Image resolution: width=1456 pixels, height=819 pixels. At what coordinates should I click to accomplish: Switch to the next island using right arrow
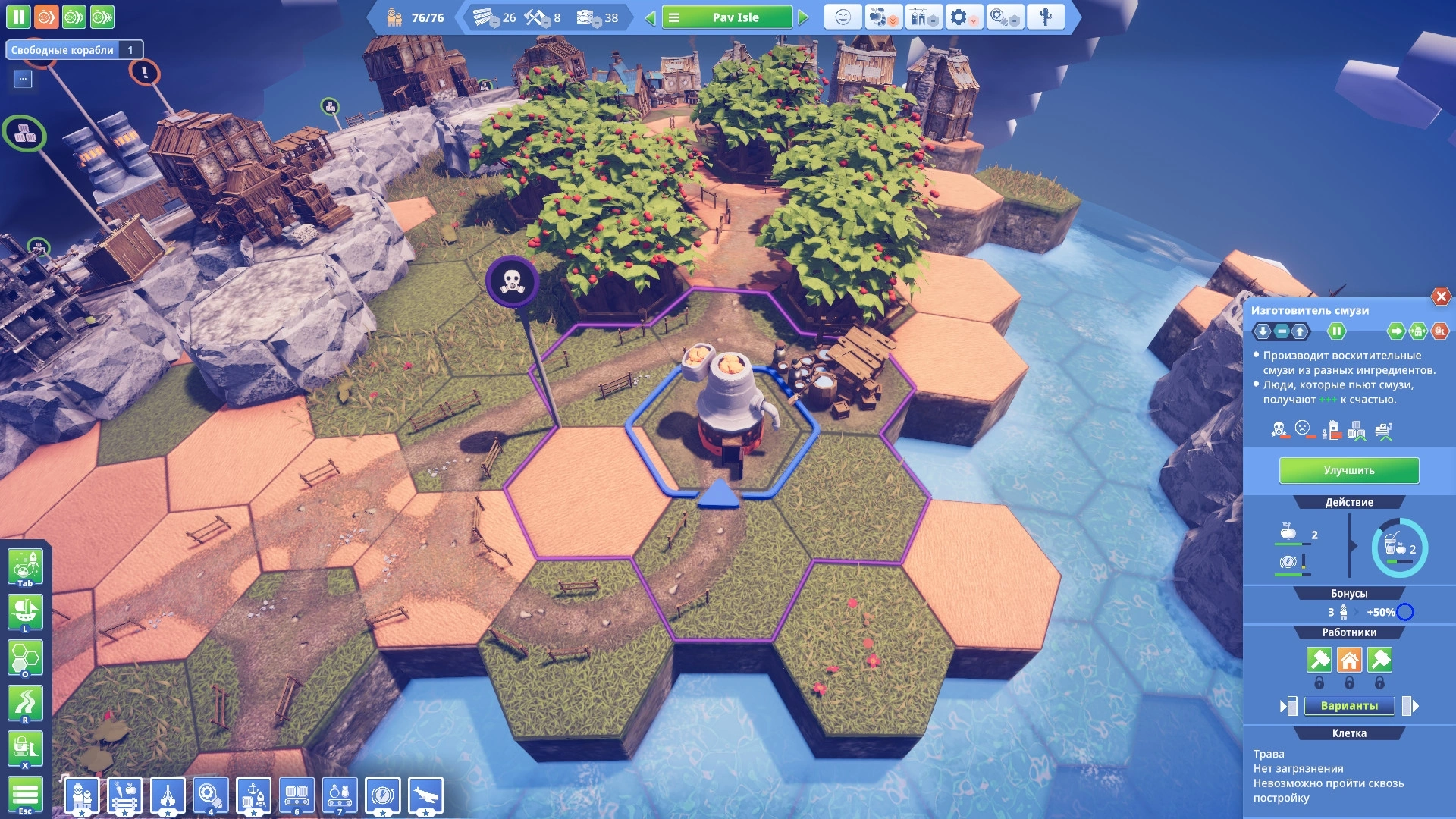pos(804,17)
